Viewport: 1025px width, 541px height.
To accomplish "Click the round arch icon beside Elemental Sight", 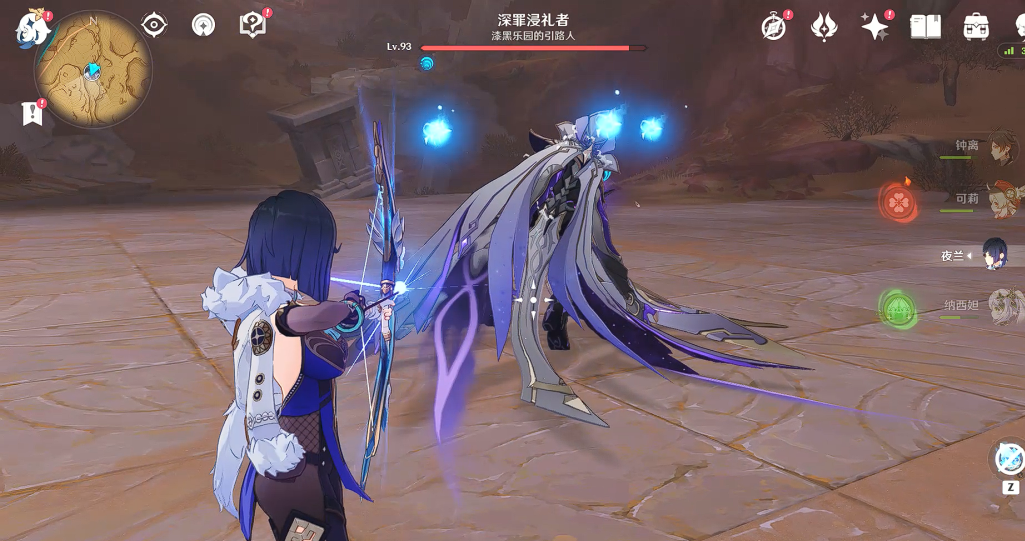I will (203, 25).
